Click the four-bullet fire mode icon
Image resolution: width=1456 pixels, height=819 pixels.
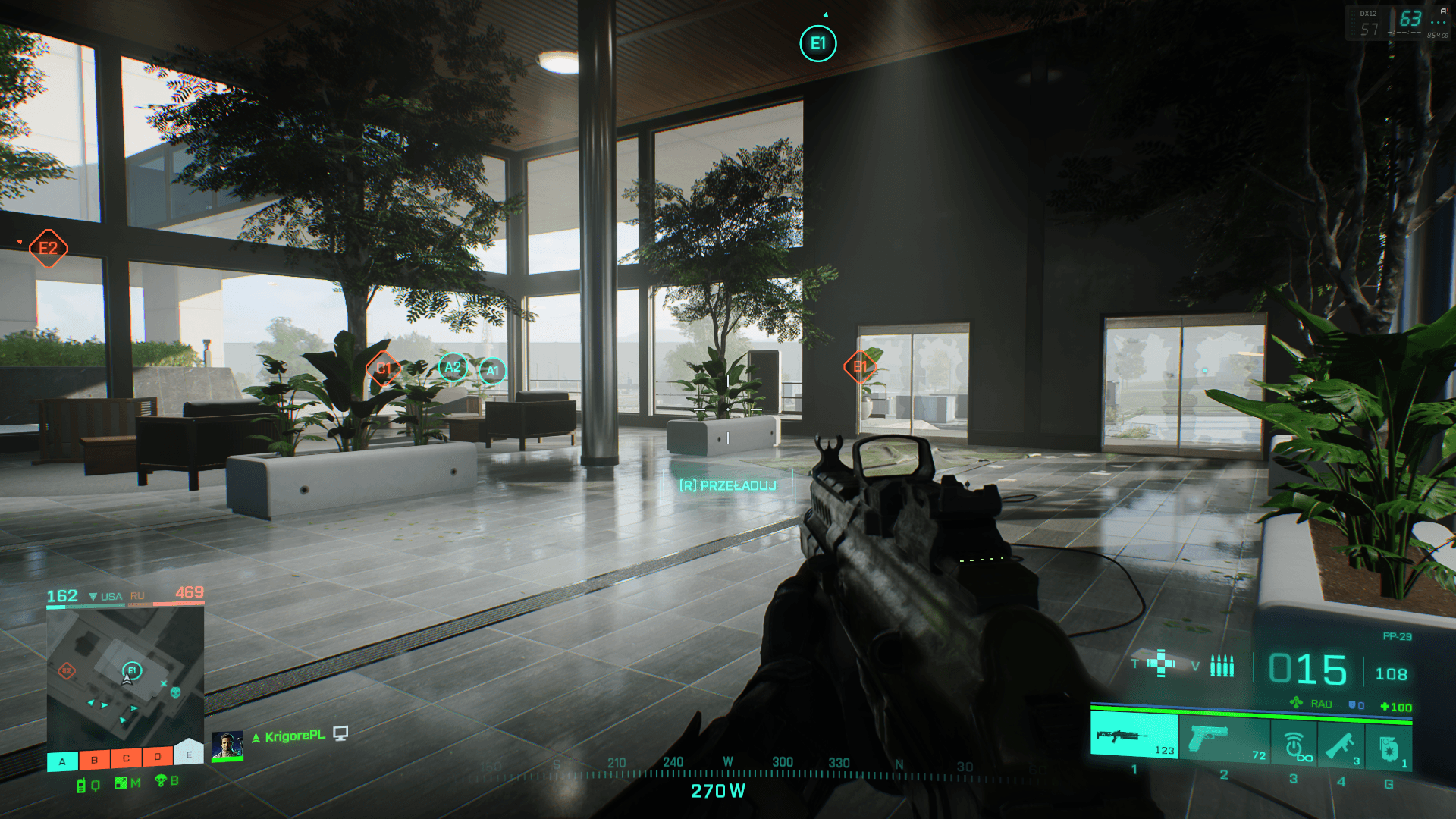pos(1222,665)
